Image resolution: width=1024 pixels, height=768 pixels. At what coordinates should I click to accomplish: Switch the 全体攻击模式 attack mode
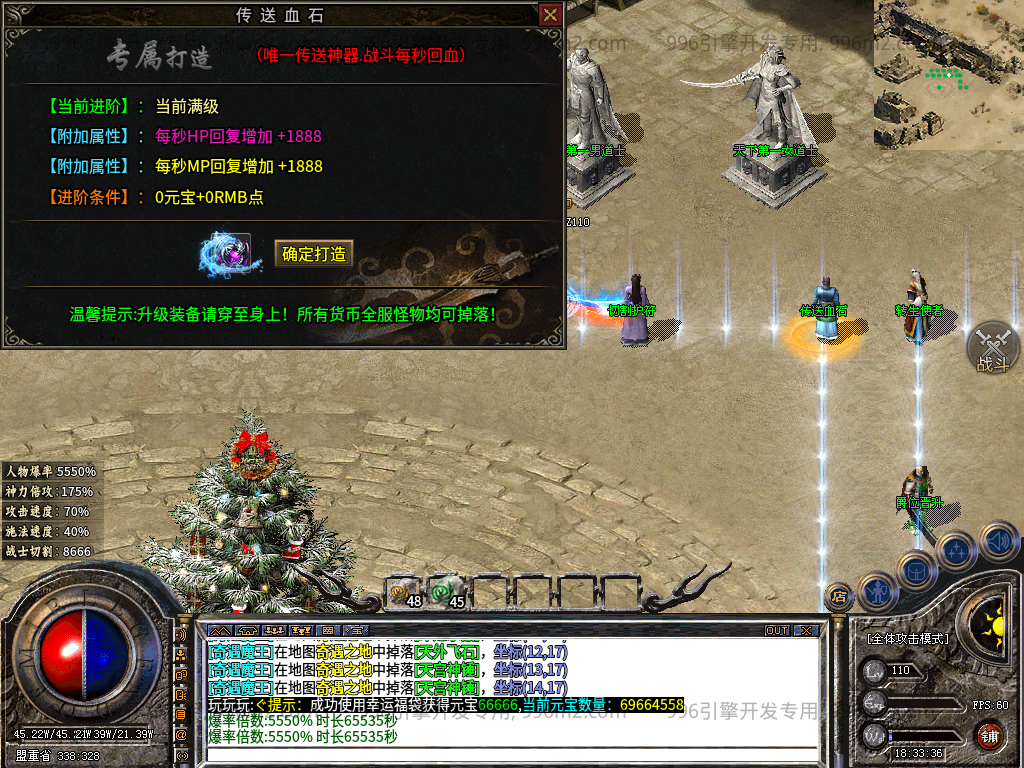(909, 638)
